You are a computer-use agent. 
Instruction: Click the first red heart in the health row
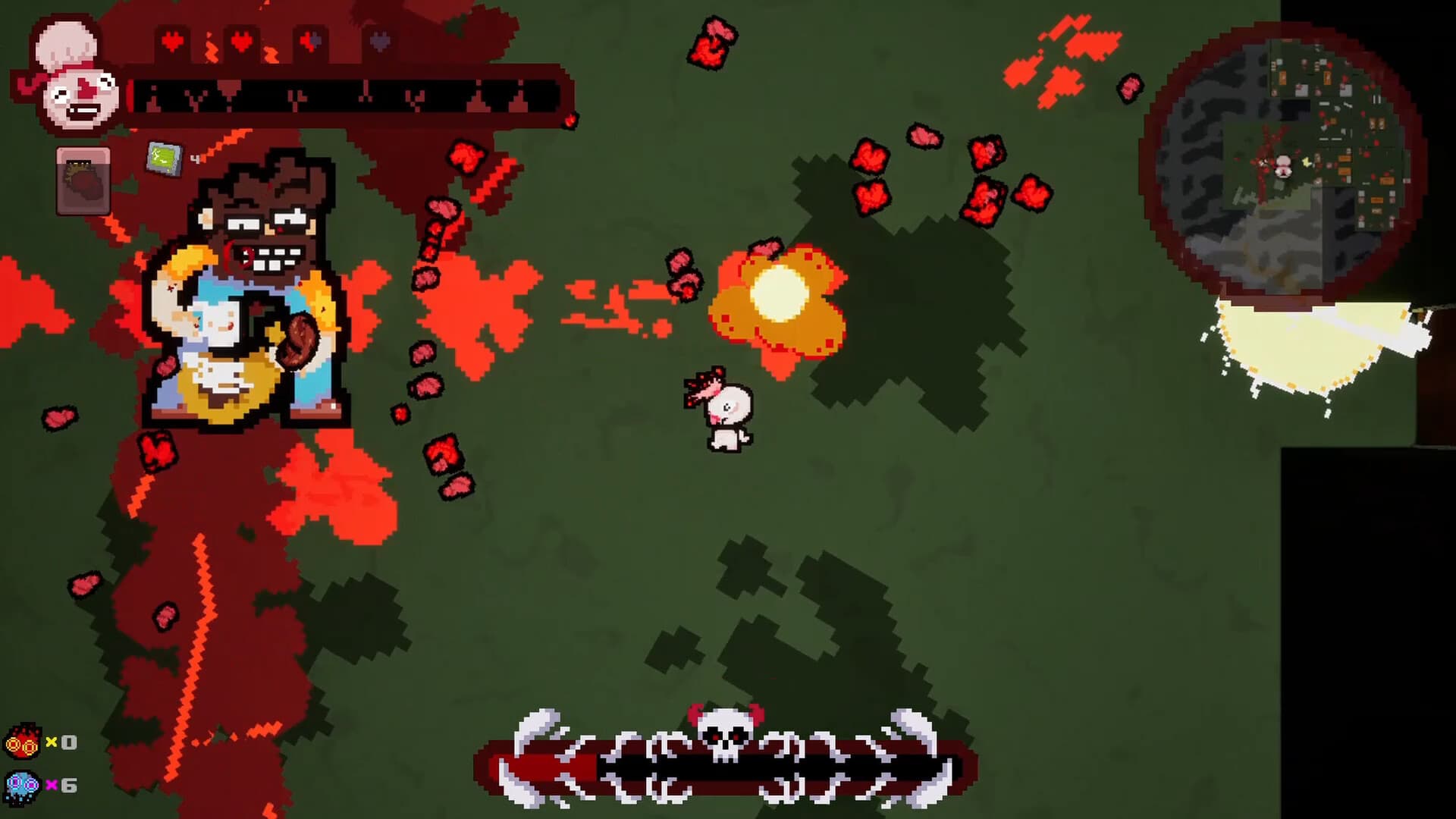tap(172, 40)
